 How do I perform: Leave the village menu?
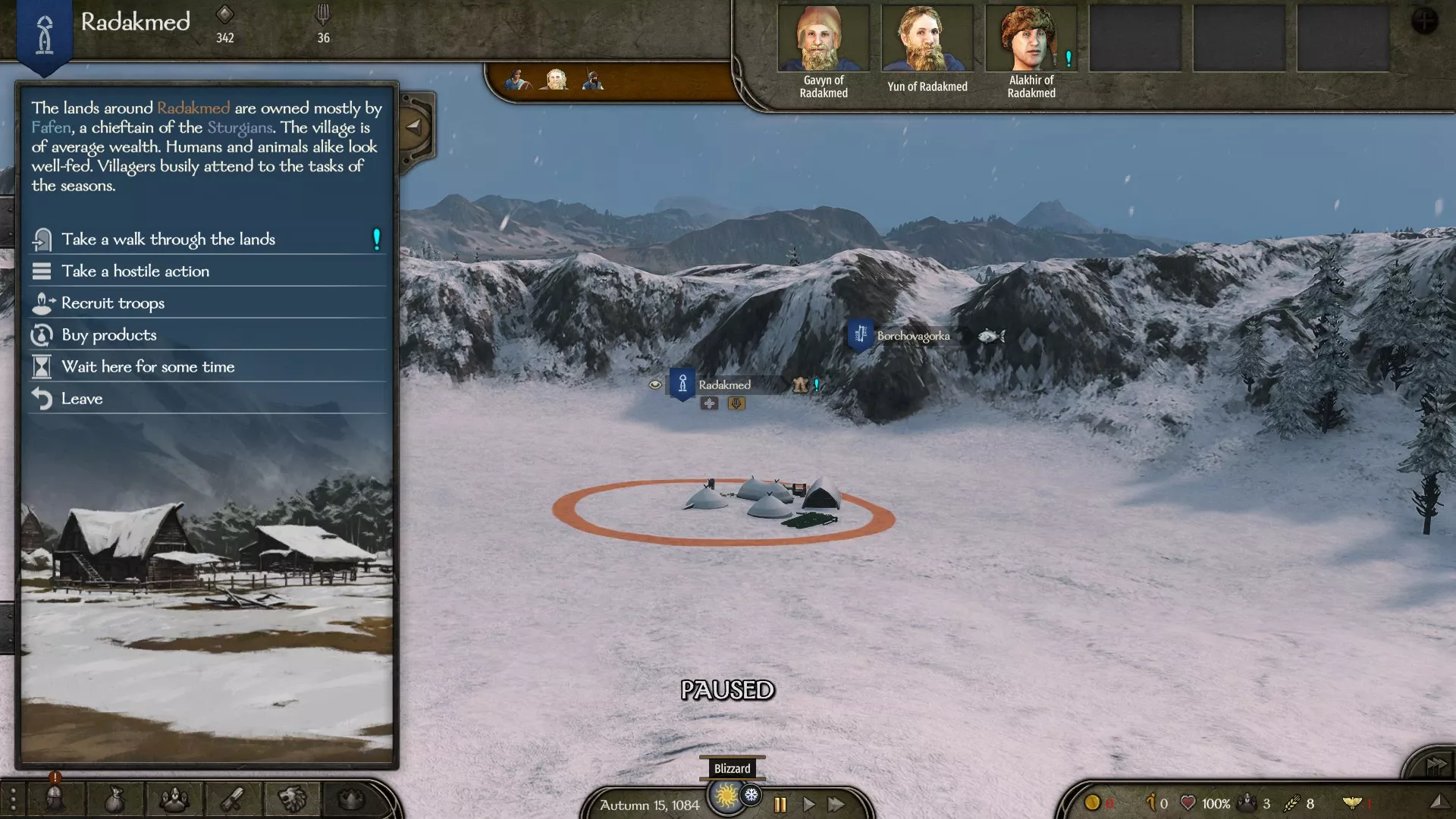(82, 399)
